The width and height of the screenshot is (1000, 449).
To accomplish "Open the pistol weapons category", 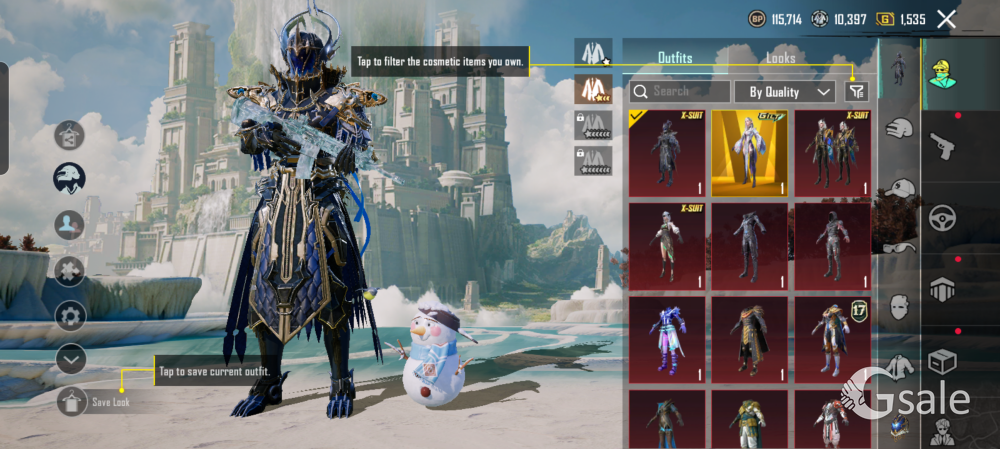I will tap(942, 147).
